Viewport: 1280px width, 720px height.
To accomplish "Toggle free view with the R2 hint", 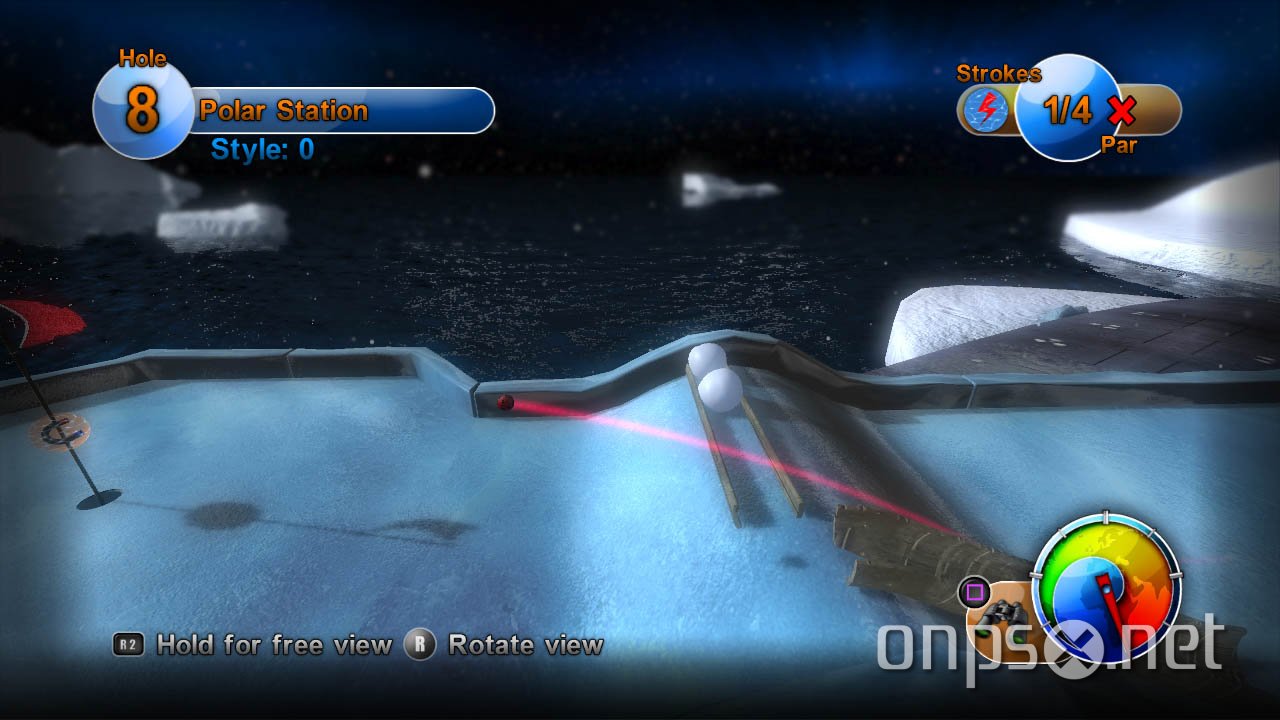I will 130,645.
